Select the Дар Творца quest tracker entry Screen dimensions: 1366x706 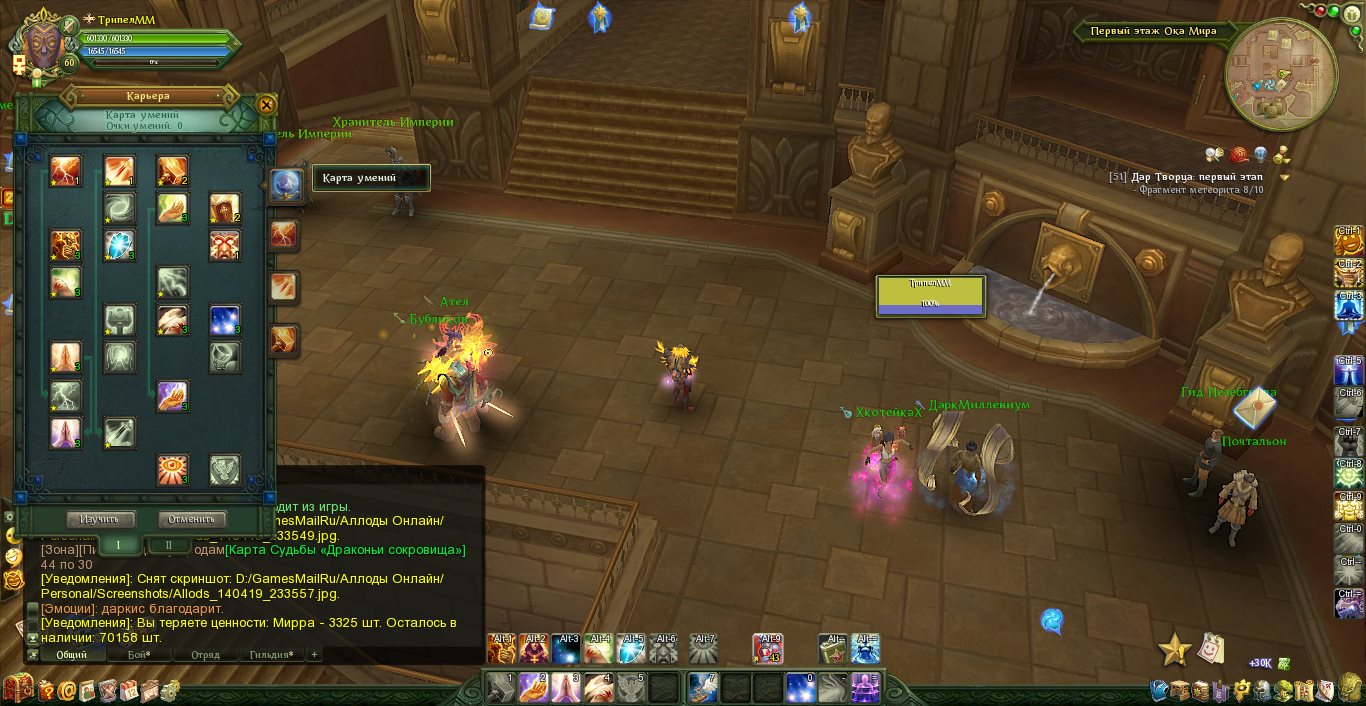click(1185, 177)
